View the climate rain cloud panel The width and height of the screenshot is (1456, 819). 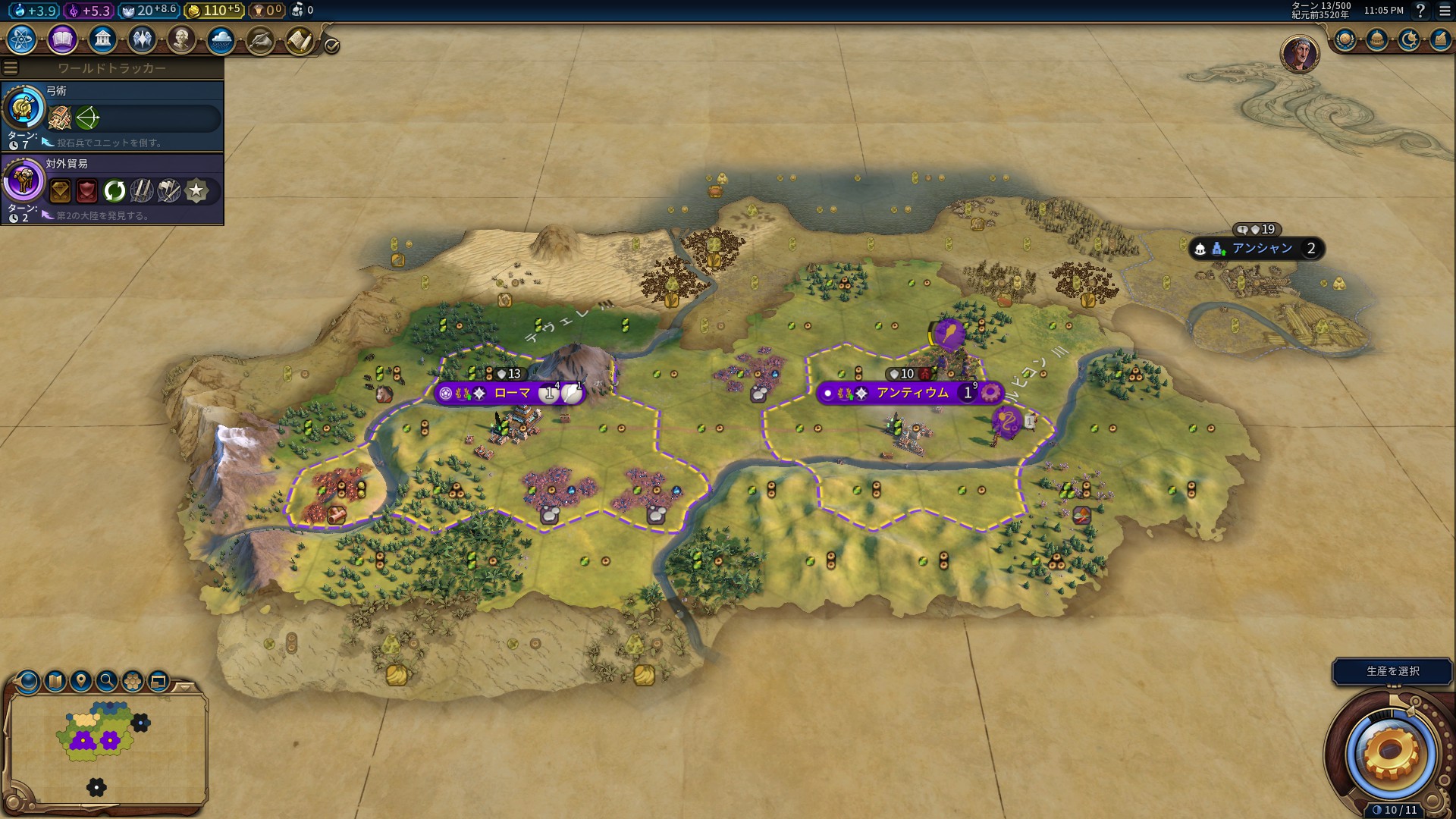pyautogui.click(x=221, y=39)
